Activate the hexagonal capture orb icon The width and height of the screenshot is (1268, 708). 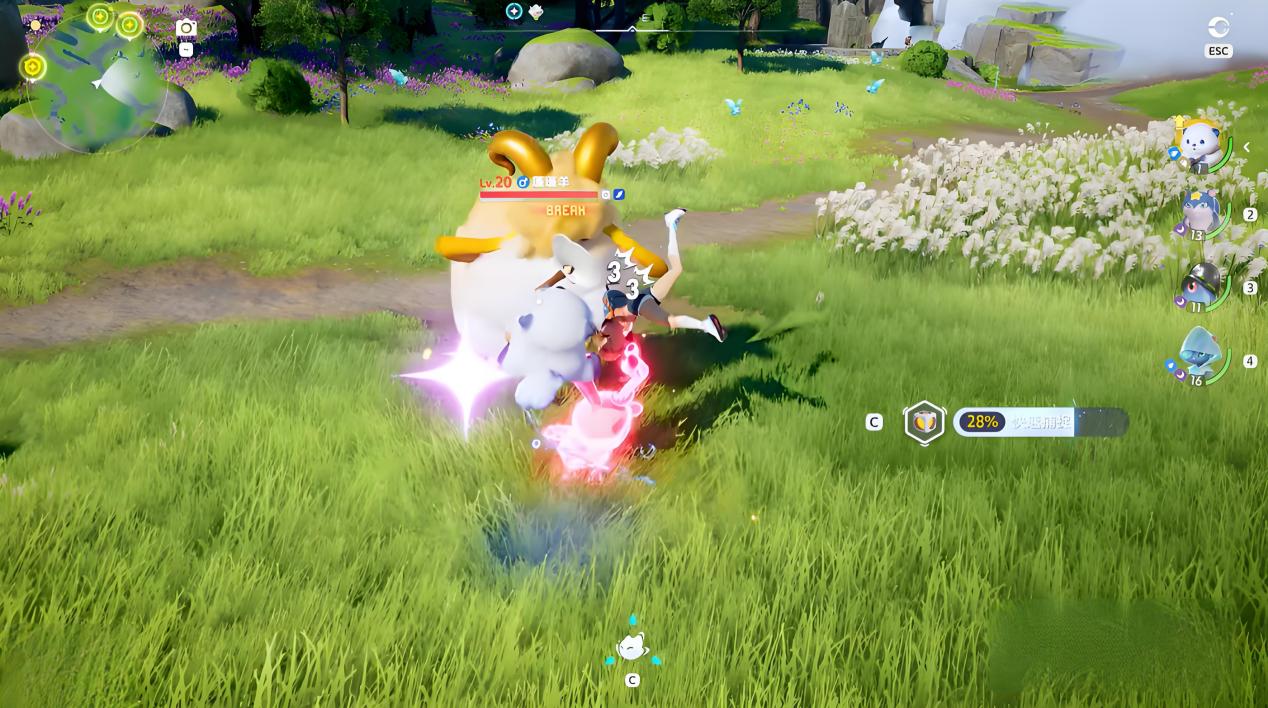(x=925, y=422)
